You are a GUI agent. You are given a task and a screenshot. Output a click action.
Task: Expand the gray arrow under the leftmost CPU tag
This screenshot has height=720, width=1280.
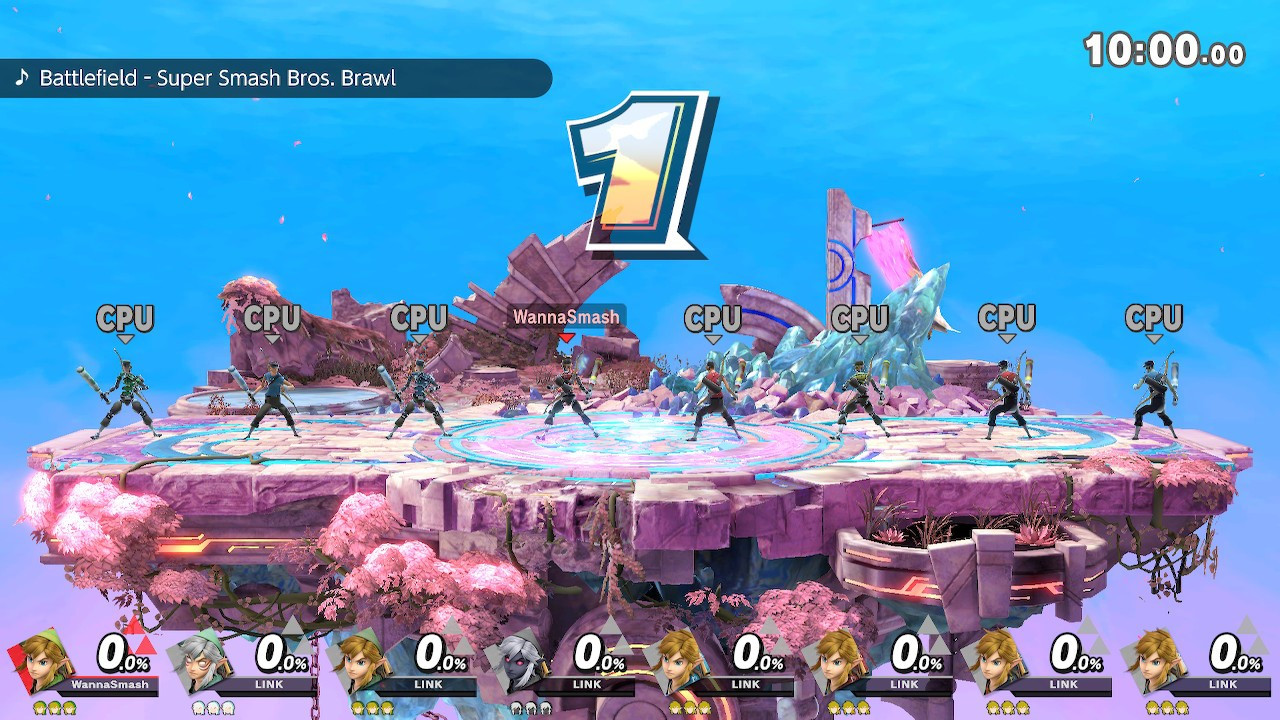125,338
